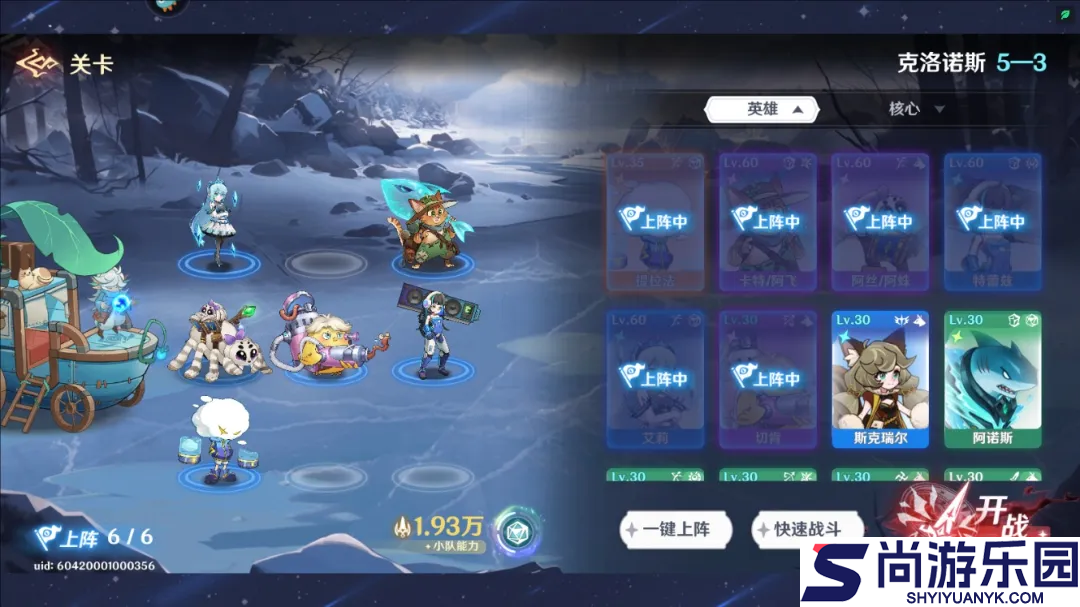Open the hexagon icon beside squad power
The image size is (1080, 607).
click(x=518, y=531)
